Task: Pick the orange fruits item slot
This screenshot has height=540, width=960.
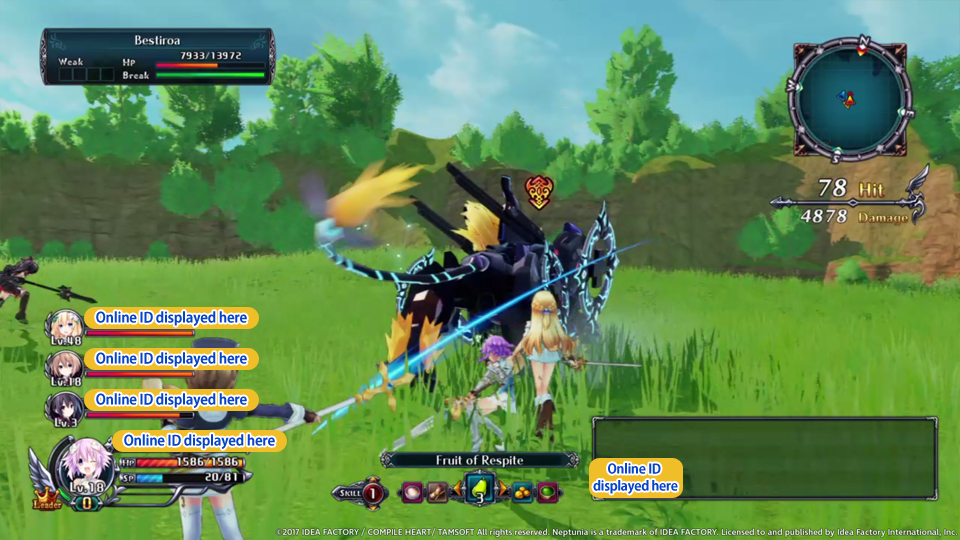Action: point(522,492)
